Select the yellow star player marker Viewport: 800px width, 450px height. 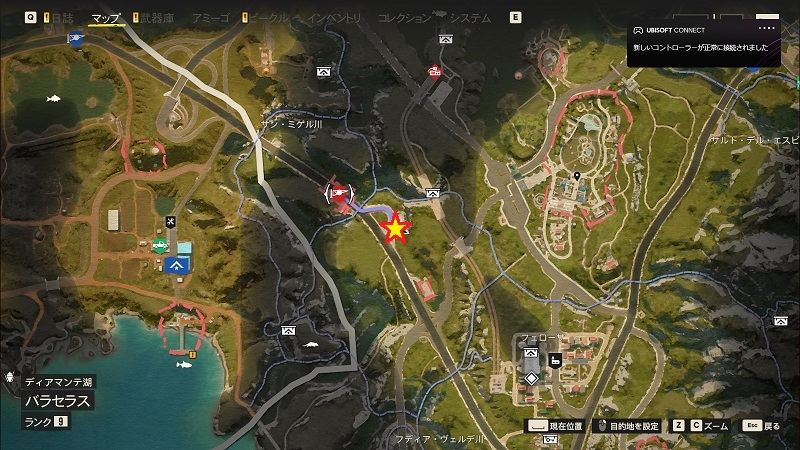pyautogui.click(x=396, y=228)
